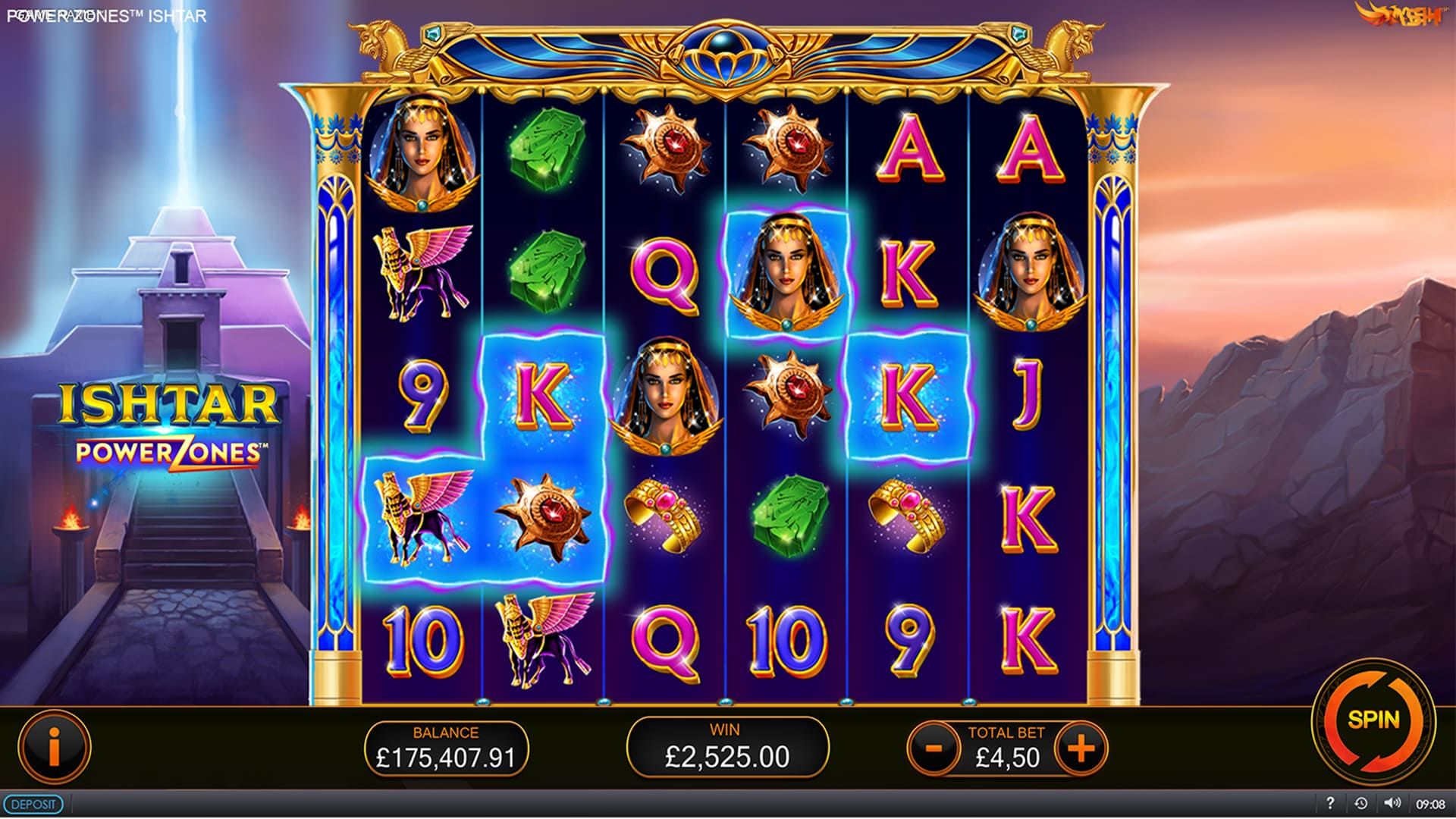Image resolution: width=1456 pixels, height=819 pixels.
Task: Toggle the sound speaker icon
Action: click(1392, 803)
